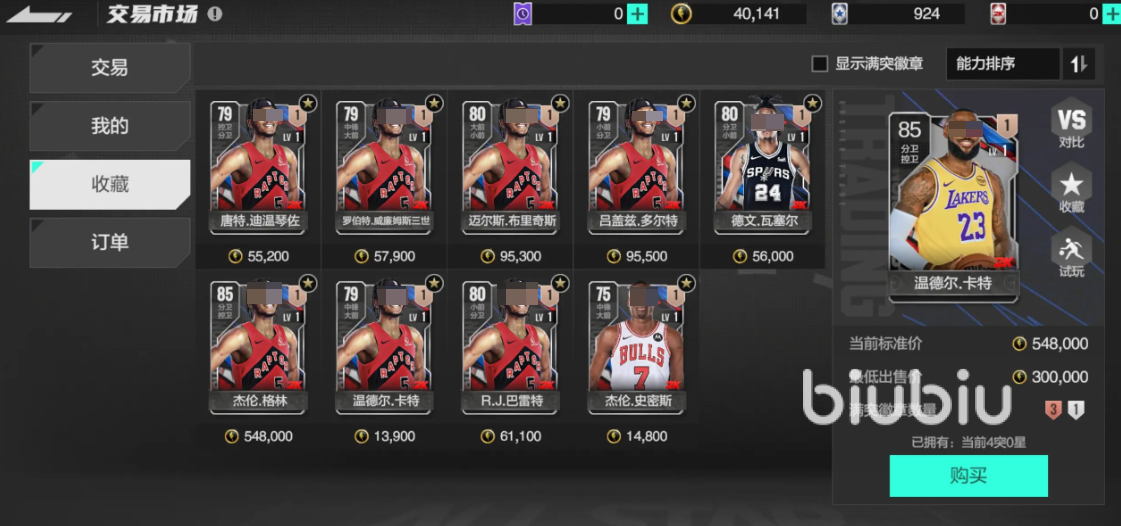Toggle the 显示满突徽章 checkbox
1121x526 pixels.
(x=820, y=64)
